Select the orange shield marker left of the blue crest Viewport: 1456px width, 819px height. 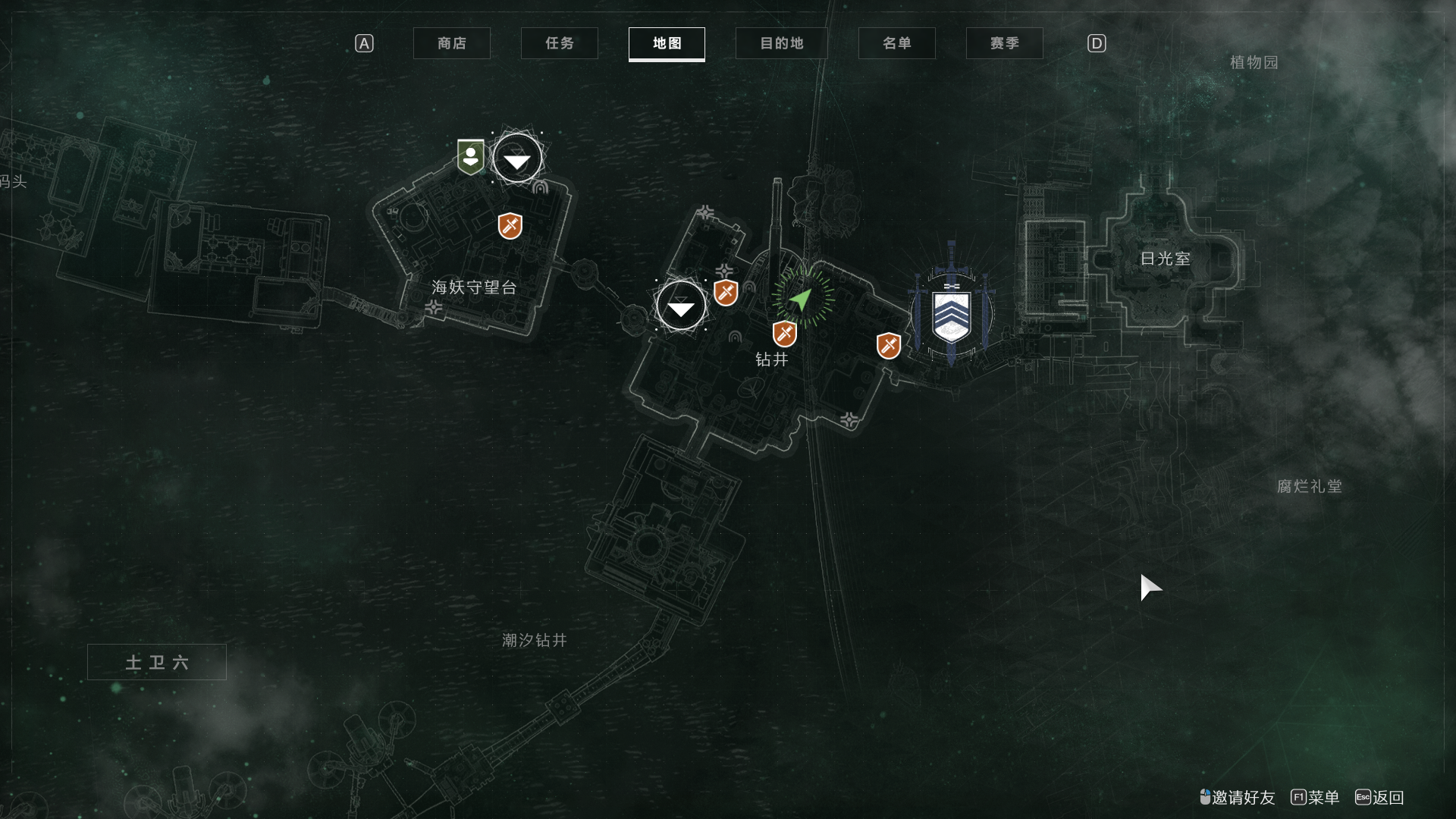(888, 346)
